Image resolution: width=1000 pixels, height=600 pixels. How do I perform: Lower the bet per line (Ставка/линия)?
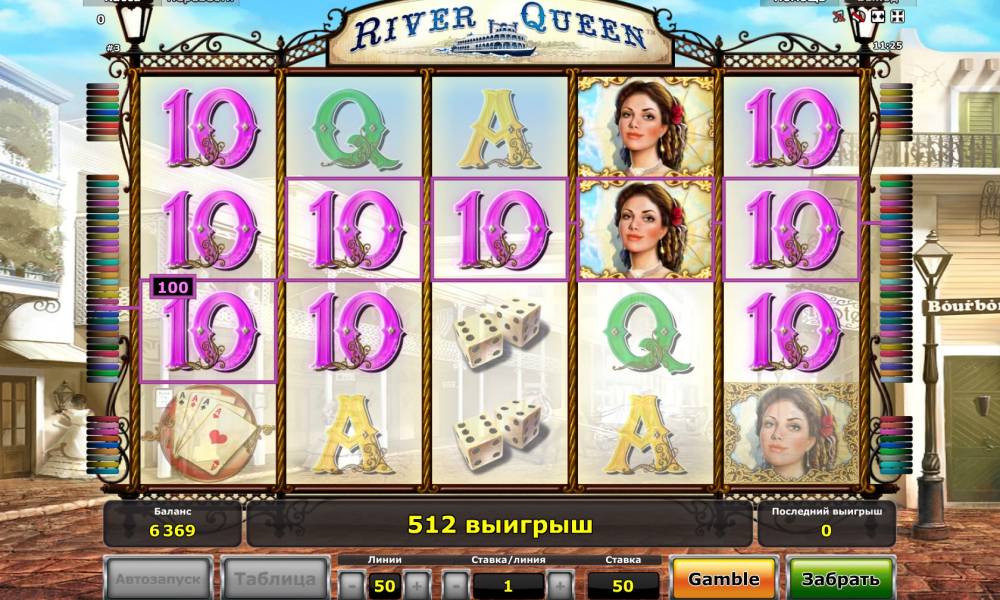(456, 585)
